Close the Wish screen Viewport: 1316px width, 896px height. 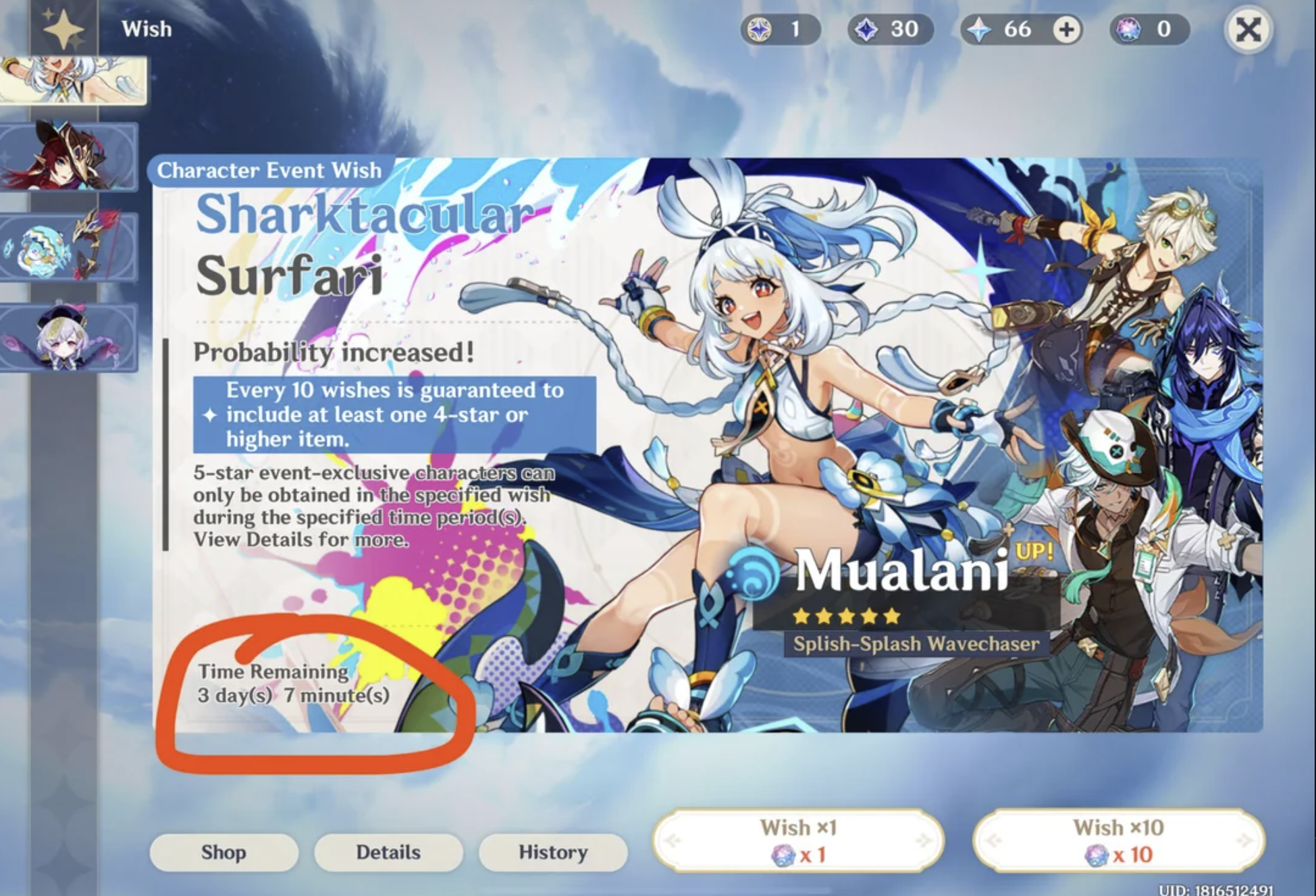click(1248, 30)
